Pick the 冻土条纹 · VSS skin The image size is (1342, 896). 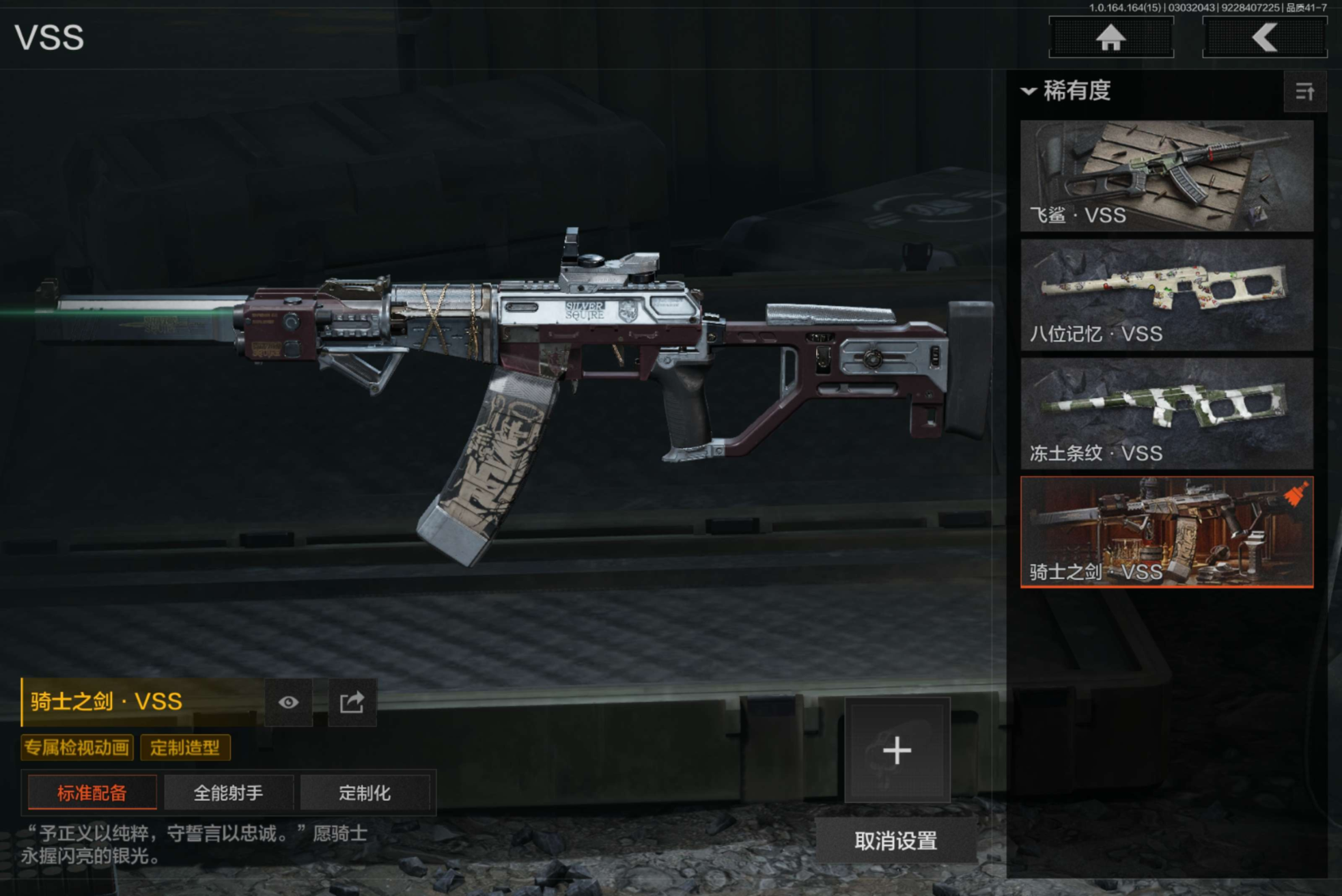coord(1166,413)
